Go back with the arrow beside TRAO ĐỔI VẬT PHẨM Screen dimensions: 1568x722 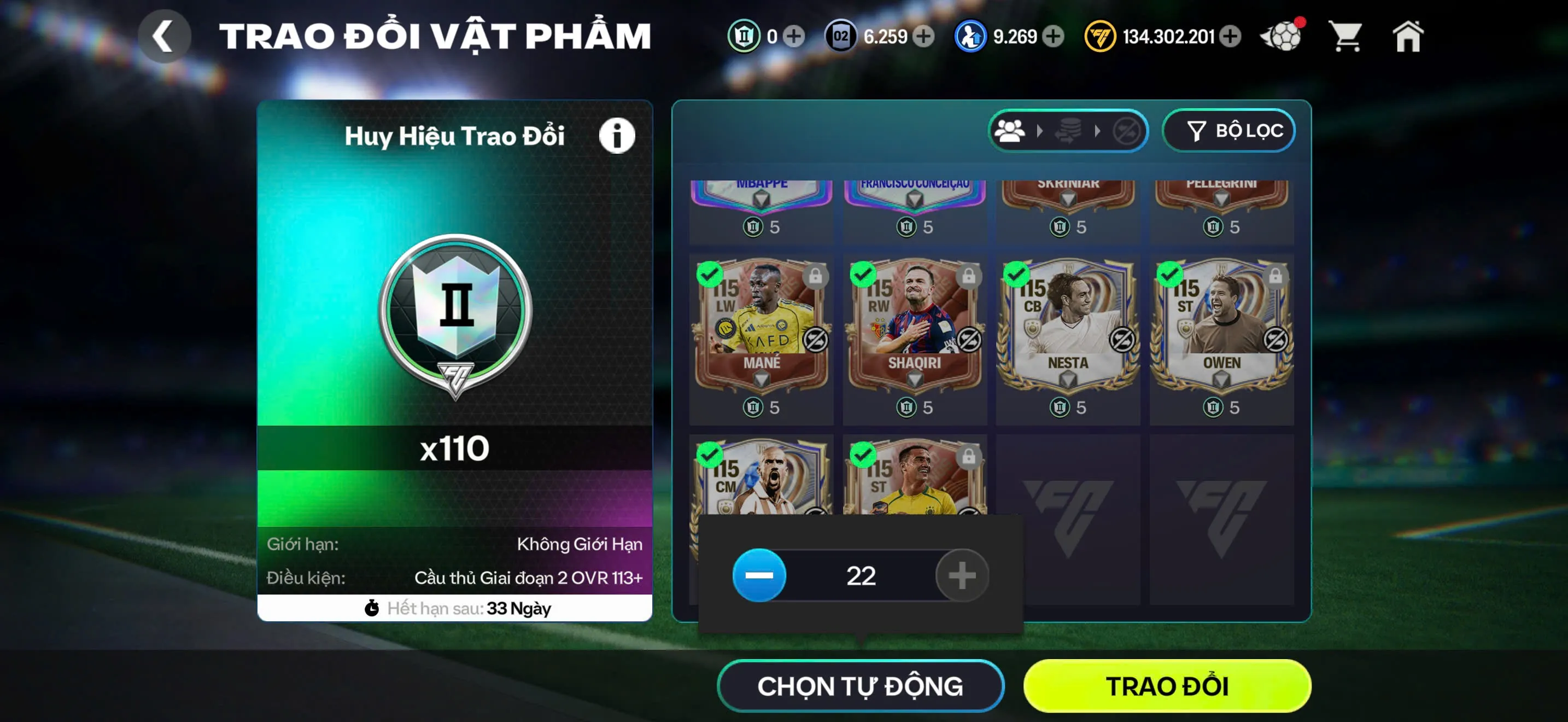[163, 36]
